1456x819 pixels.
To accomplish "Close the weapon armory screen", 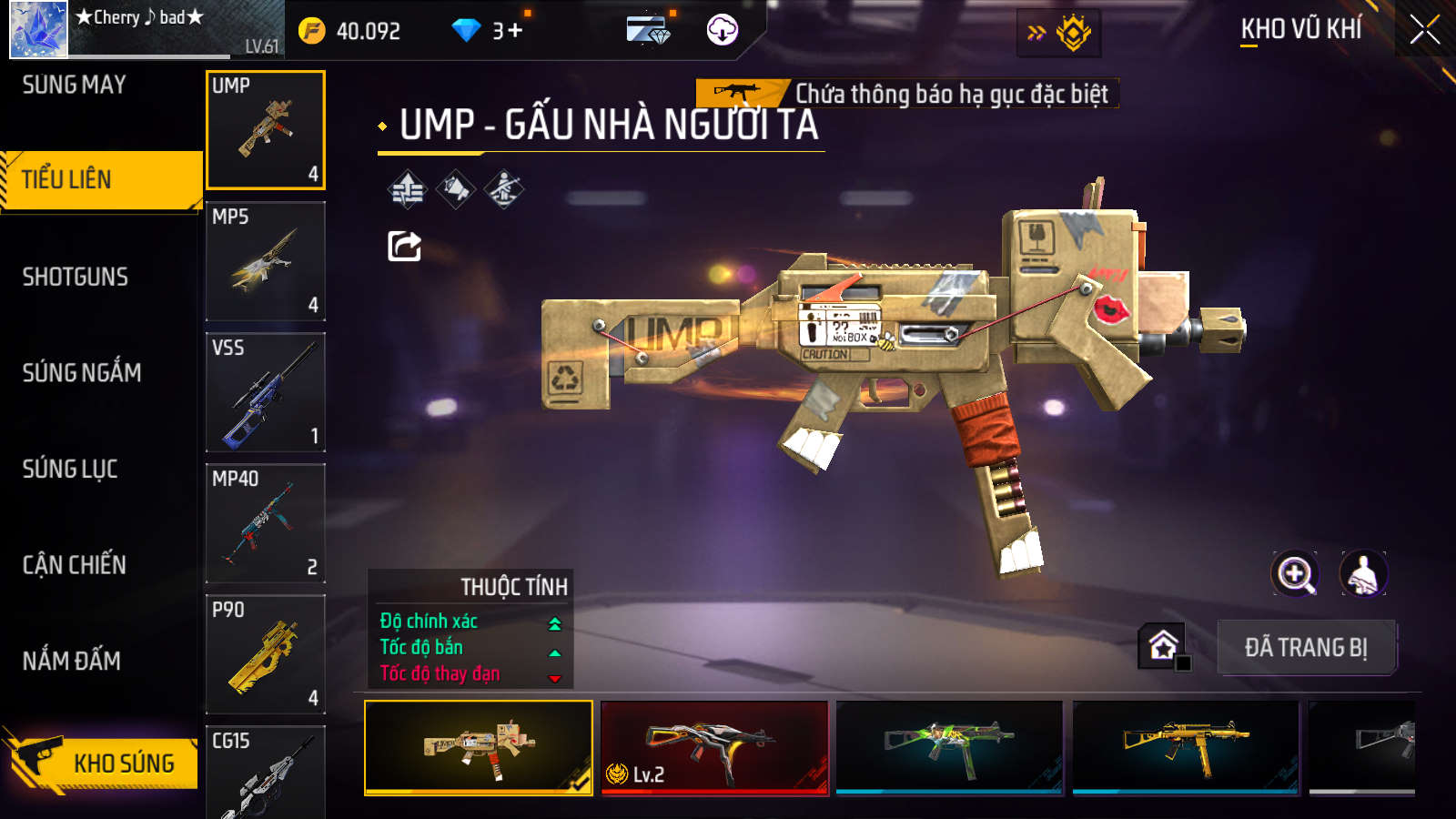I will click(1424, 30).
